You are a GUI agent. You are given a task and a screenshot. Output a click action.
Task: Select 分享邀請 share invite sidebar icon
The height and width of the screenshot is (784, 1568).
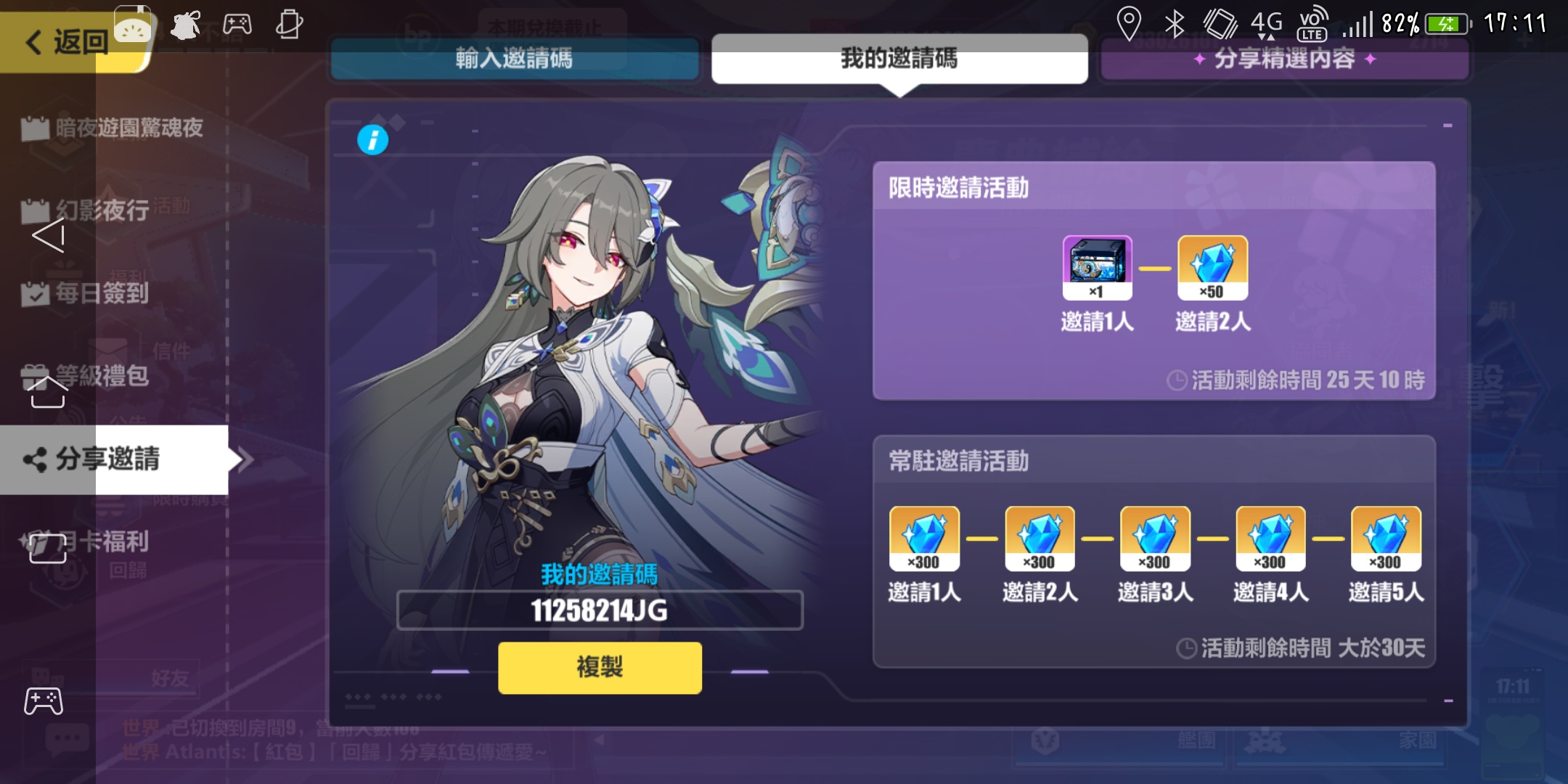(105, 460)
